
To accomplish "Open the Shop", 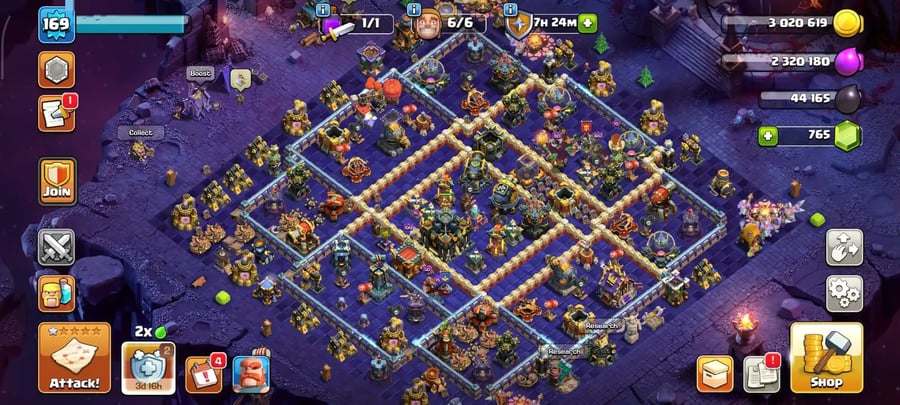I will coord(826,357).
